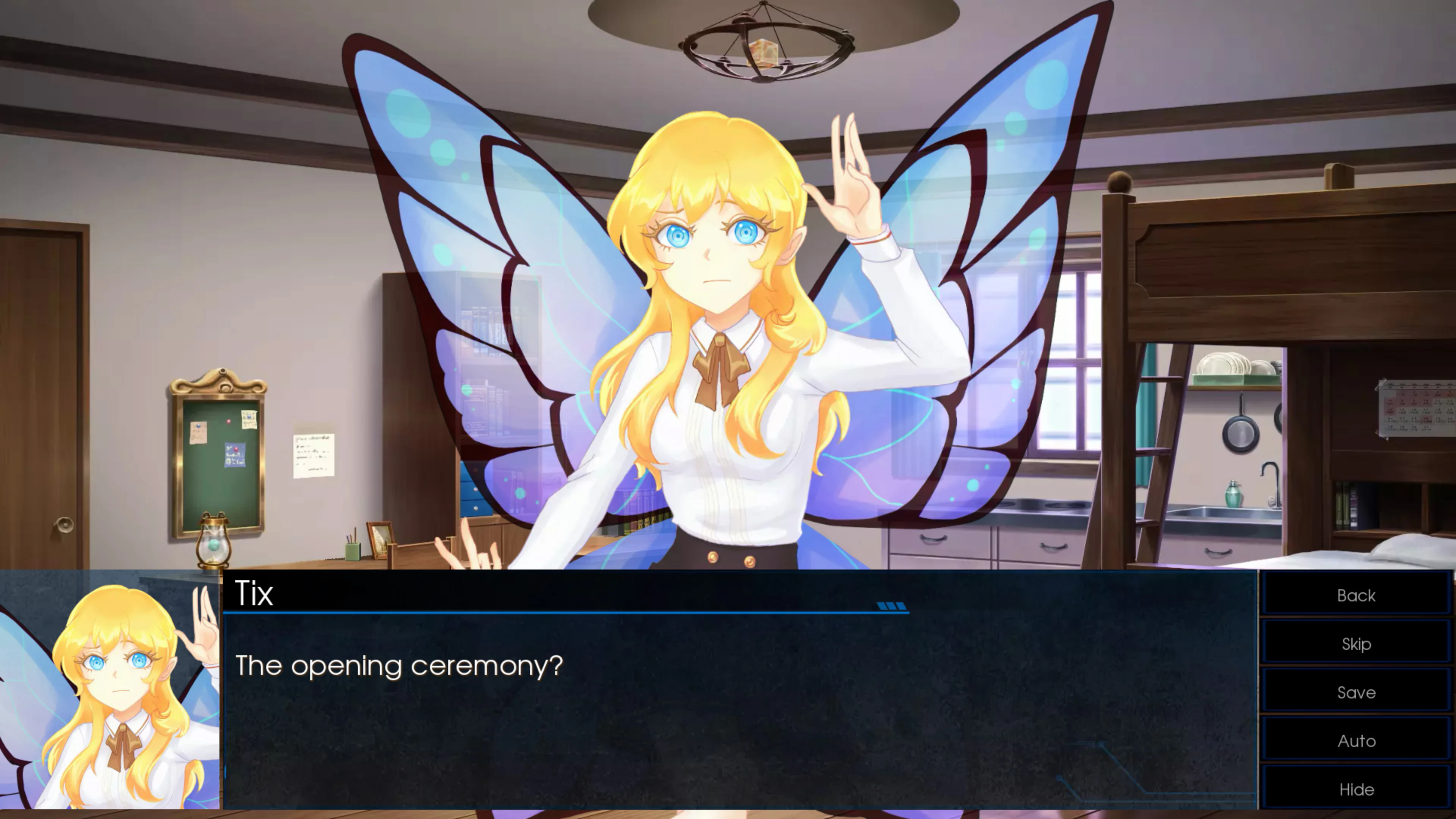Toggle Auto-play mode

click(x=1356, y=741)
